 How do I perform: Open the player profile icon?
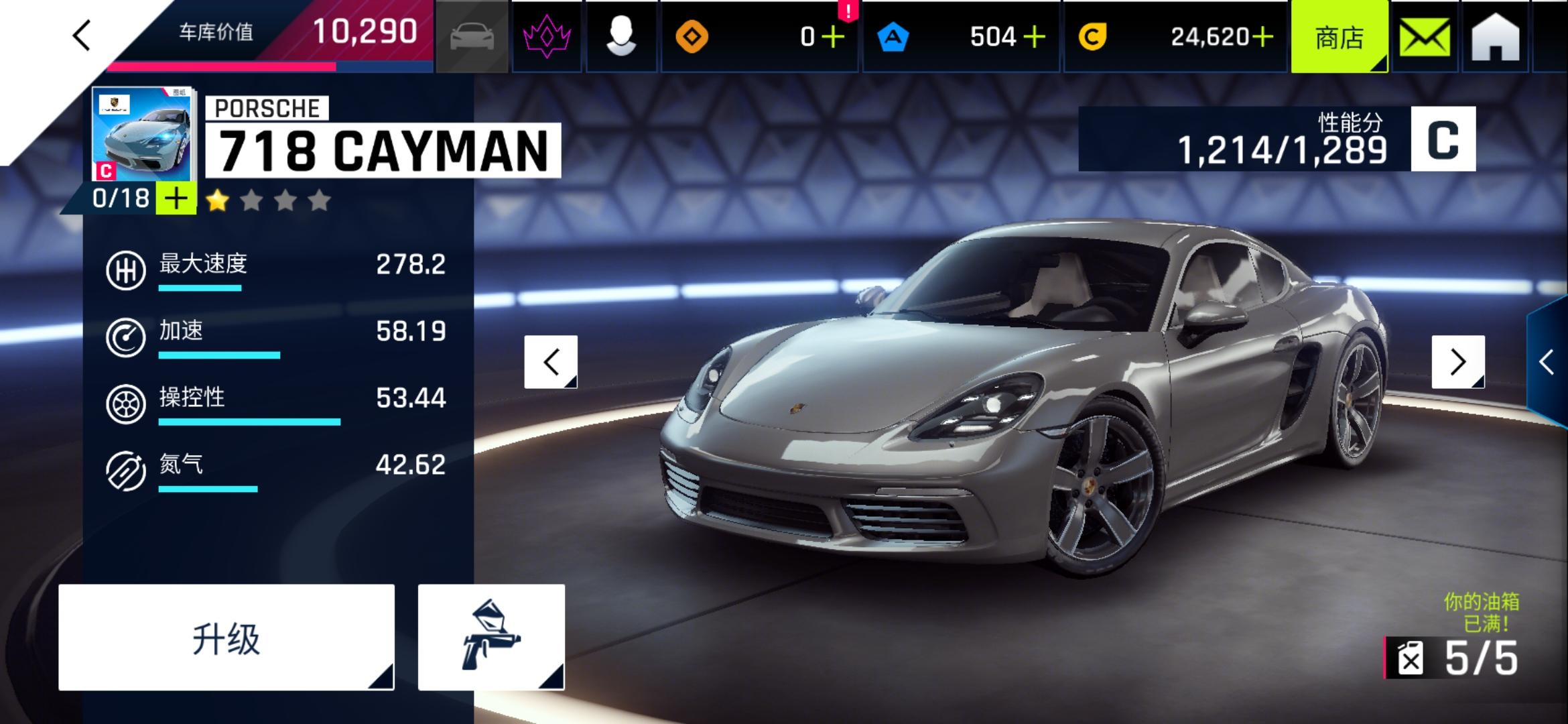pyautogui.click(x=620, y=36)
